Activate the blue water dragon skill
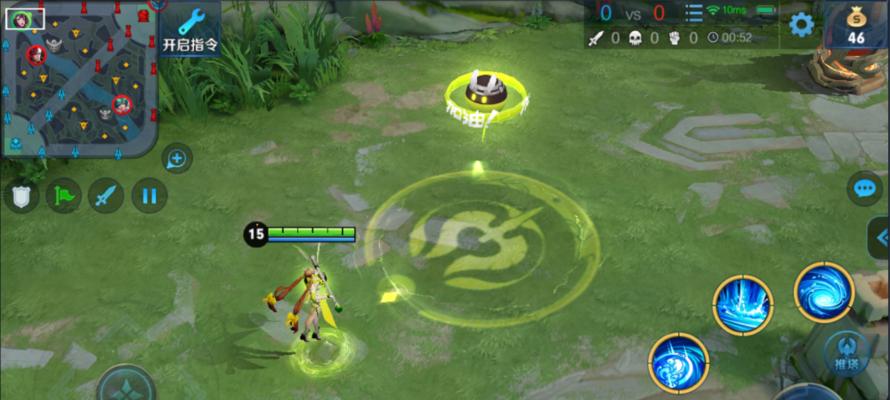 678,361
